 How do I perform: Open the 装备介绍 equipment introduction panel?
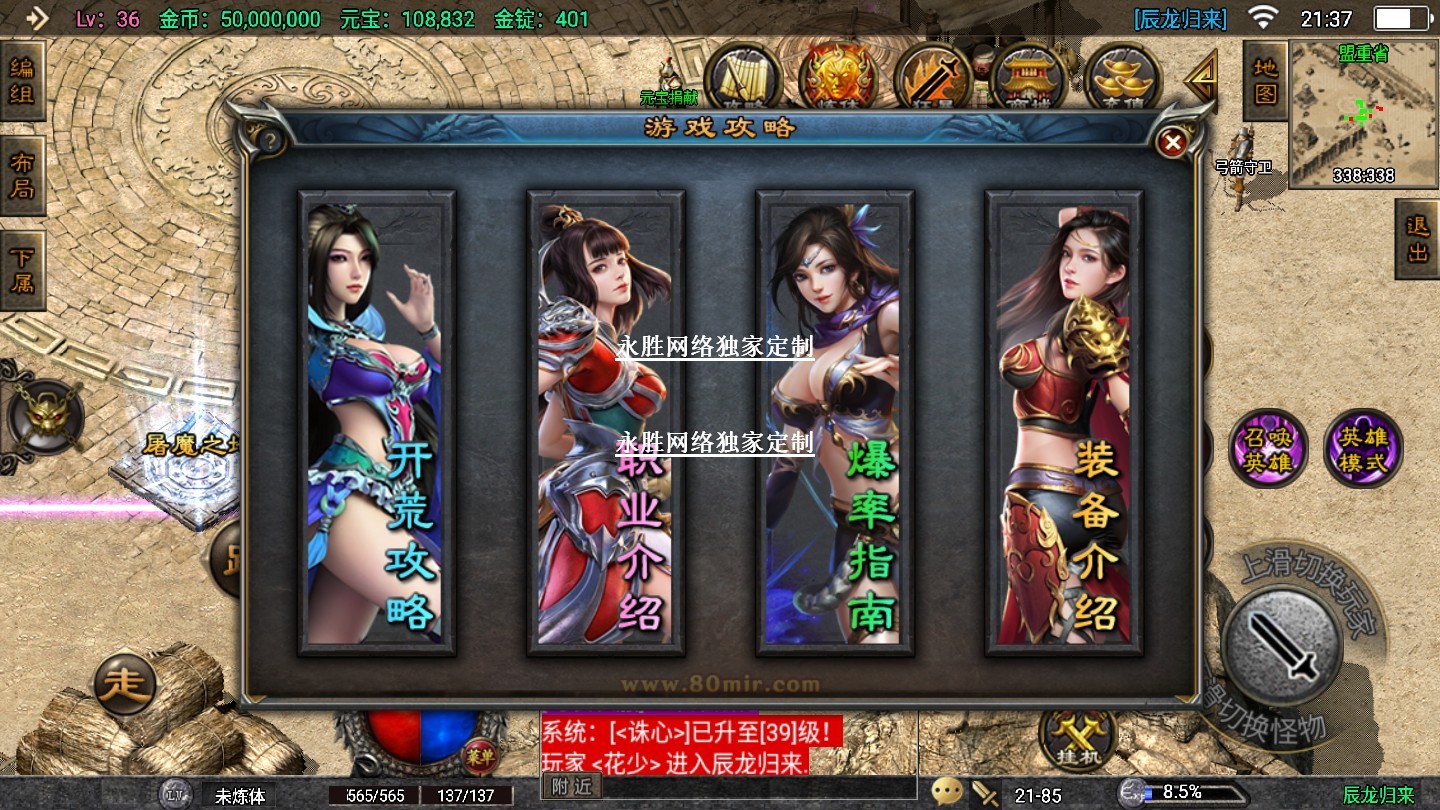(x=1064, y=423)
